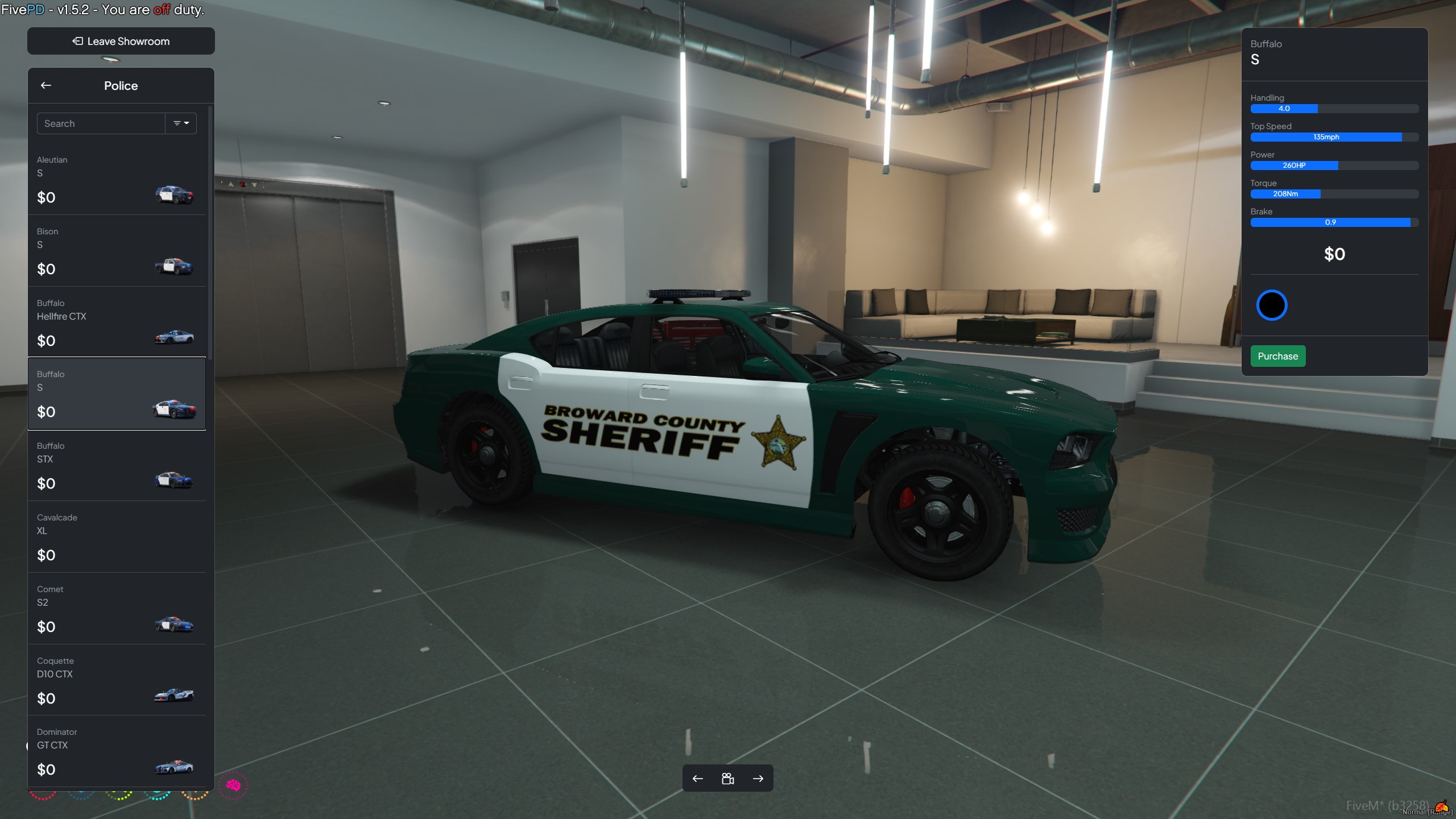Click the right arrow to rotate vehicle view
Screen dimensions: 1456x819
pos(759,778)
